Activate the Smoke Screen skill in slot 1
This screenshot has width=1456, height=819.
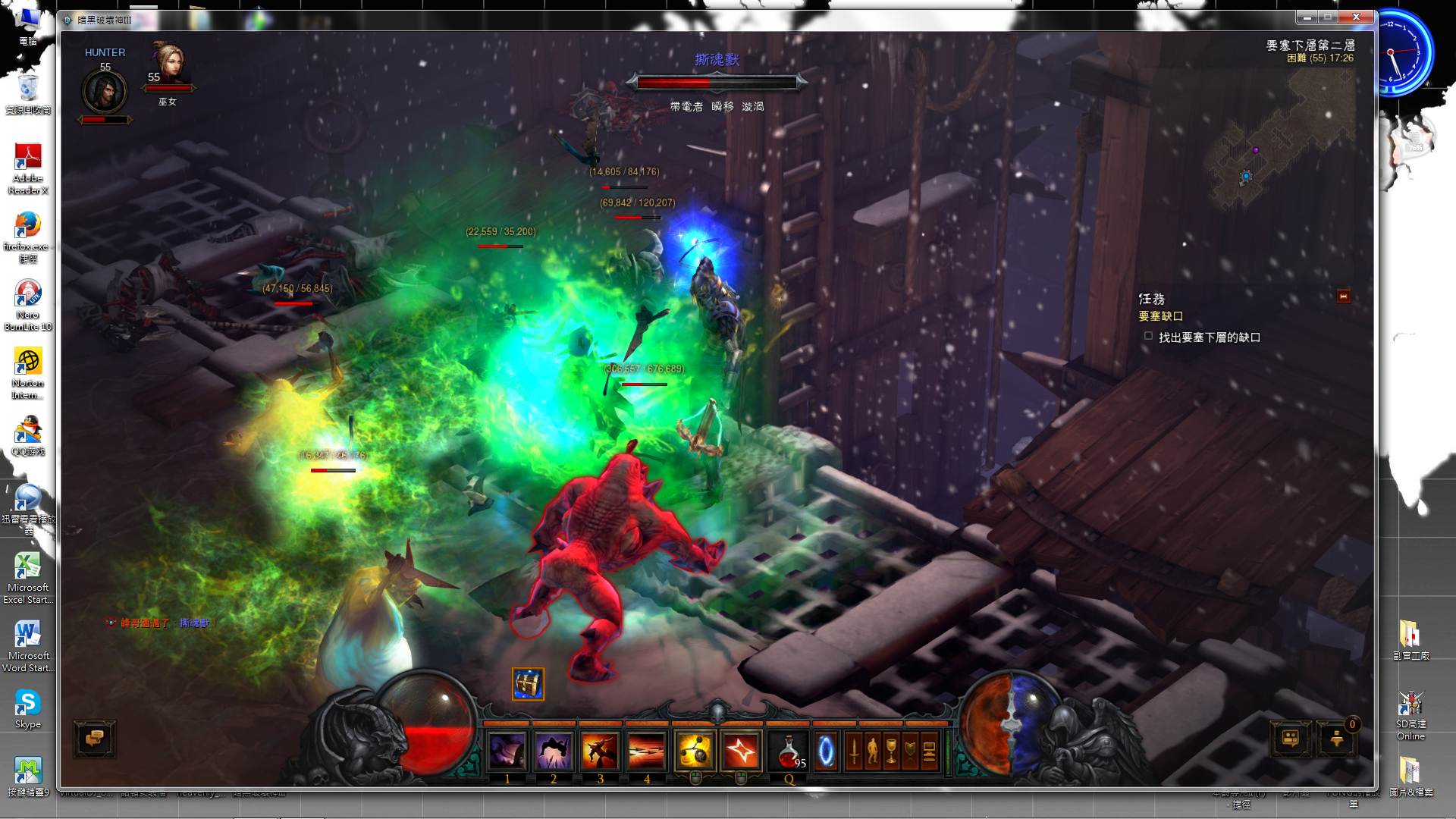507,752
